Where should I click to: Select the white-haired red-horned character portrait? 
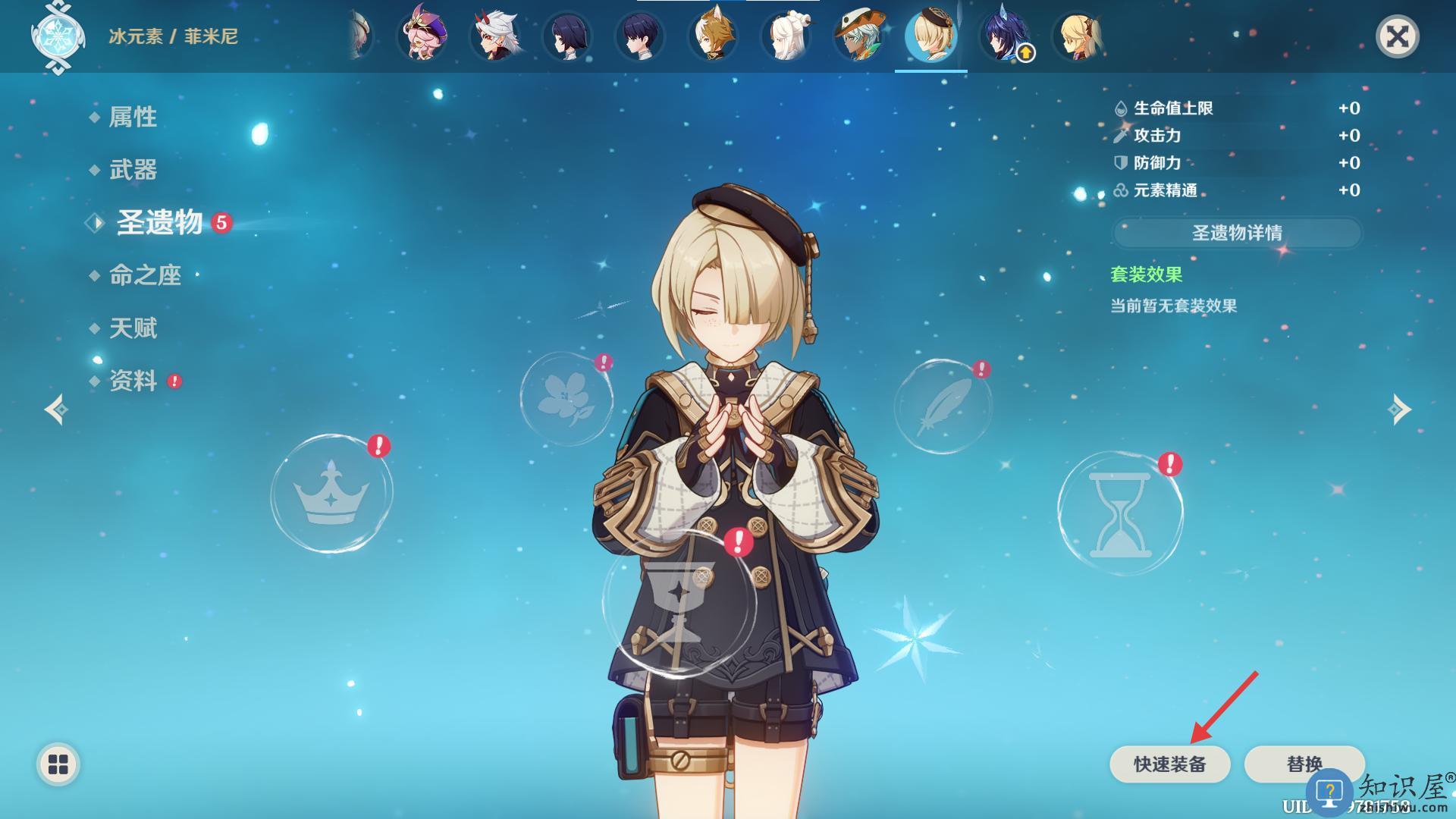pyautogui.click(x=494, y=36)
